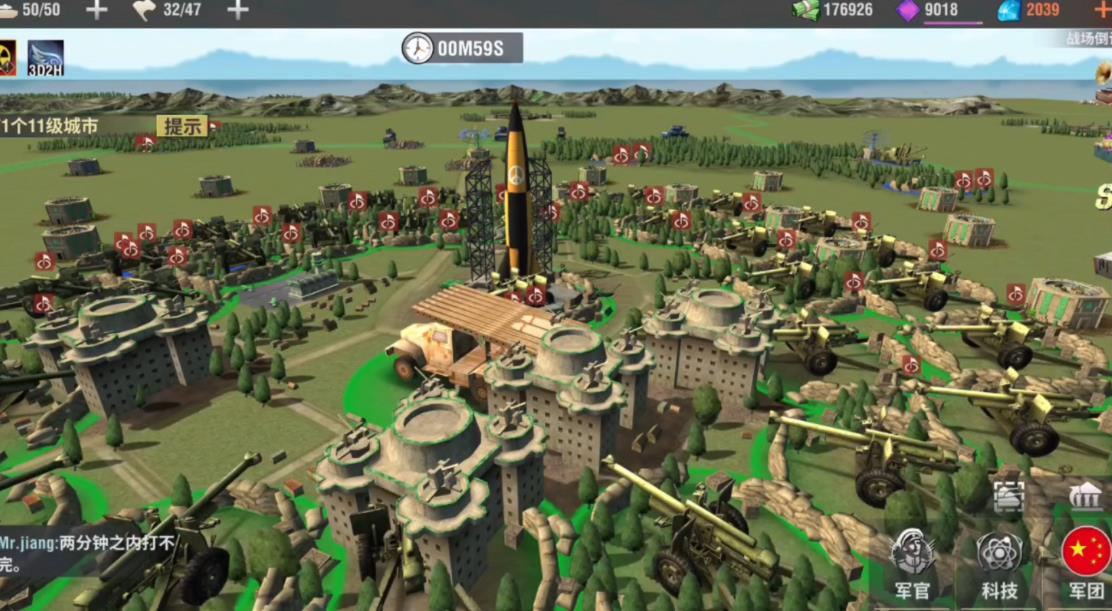Tap the nuclear radiation icon
Viewport: 1112px width, 611px height.
point(7,58)
